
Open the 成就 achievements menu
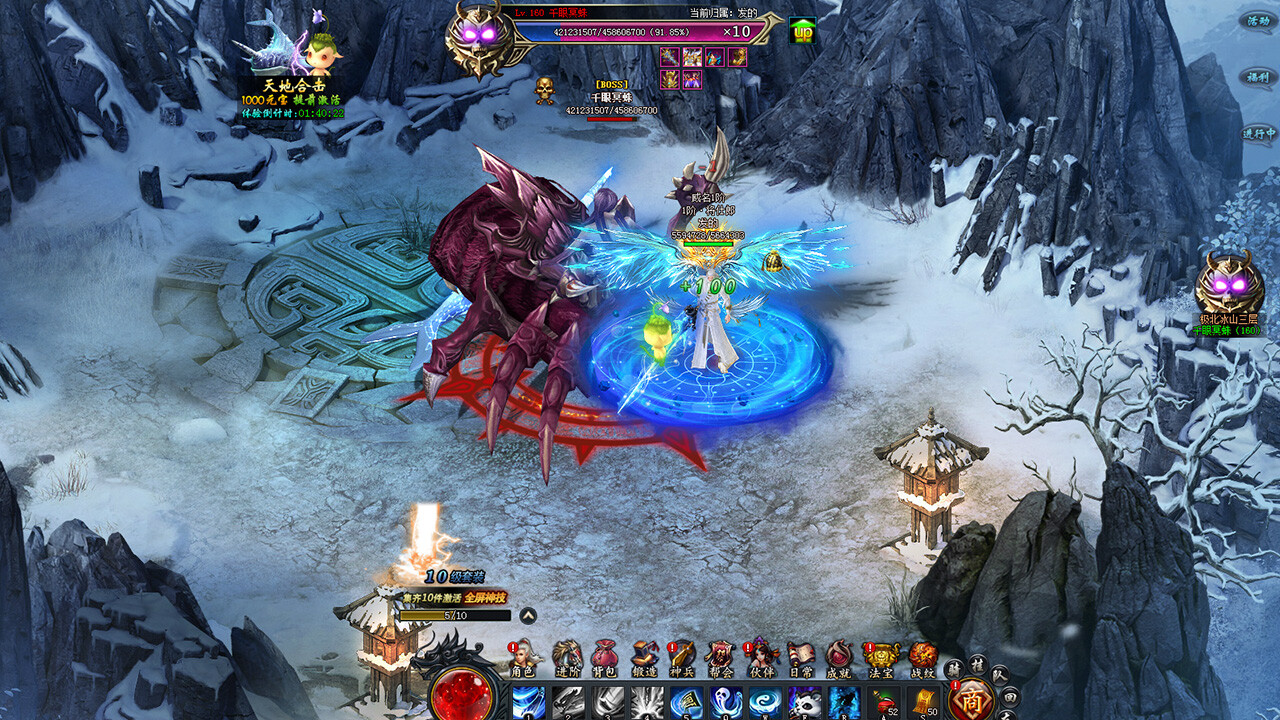coord(840,657)
